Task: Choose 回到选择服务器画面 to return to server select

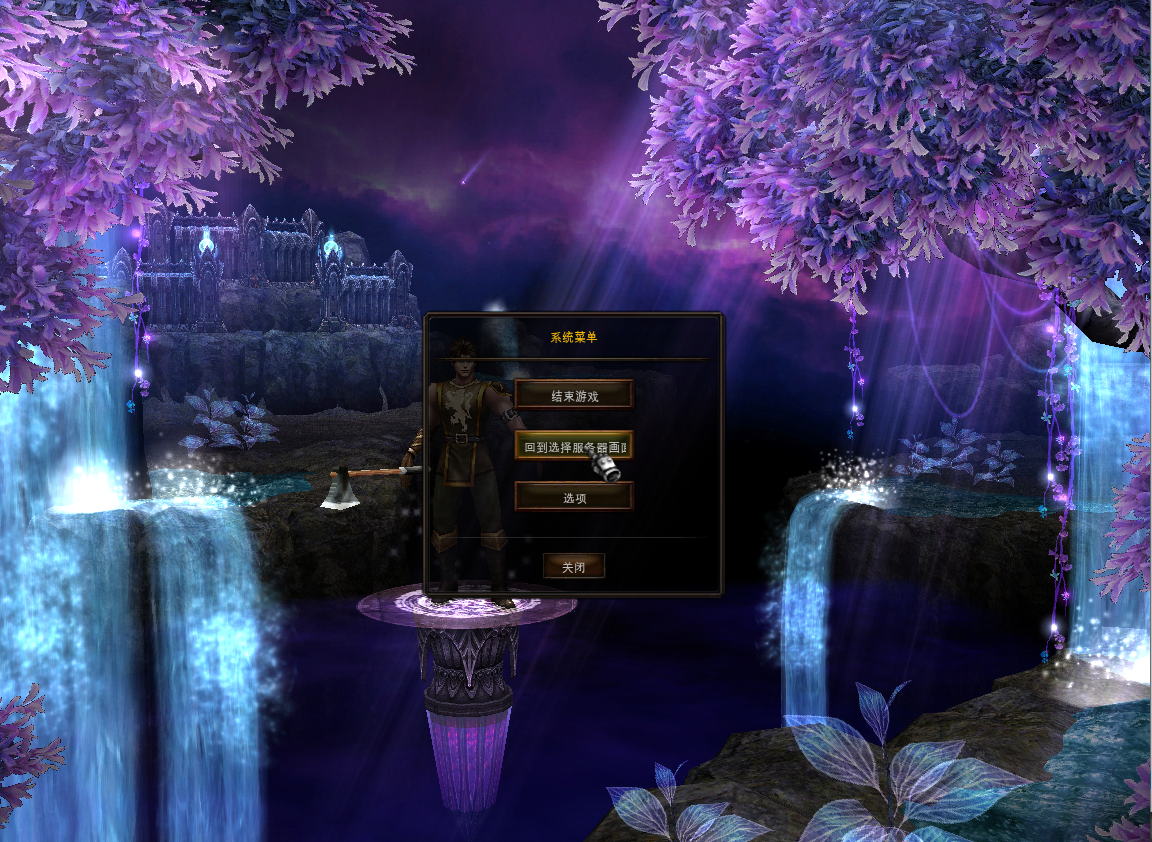Action: pyautogui.click(x=574, y=446)
